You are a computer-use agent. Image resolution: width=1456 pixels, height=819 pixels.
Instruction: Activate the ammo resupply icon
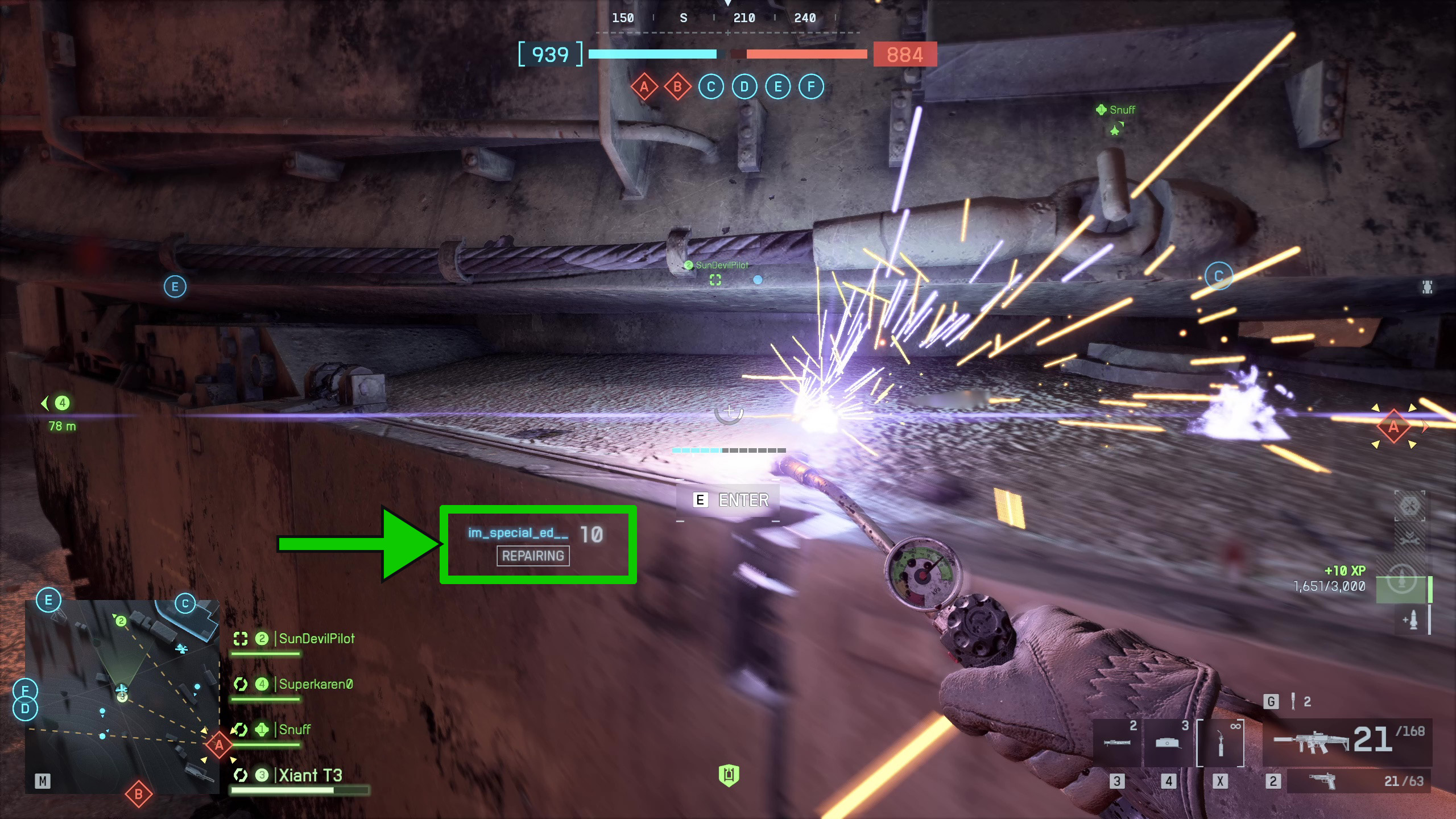click(1410, 619)
